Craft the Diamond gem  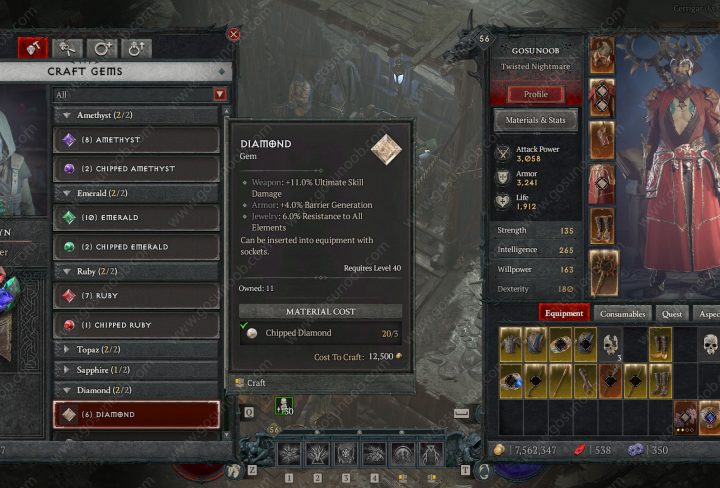point(256,383)
